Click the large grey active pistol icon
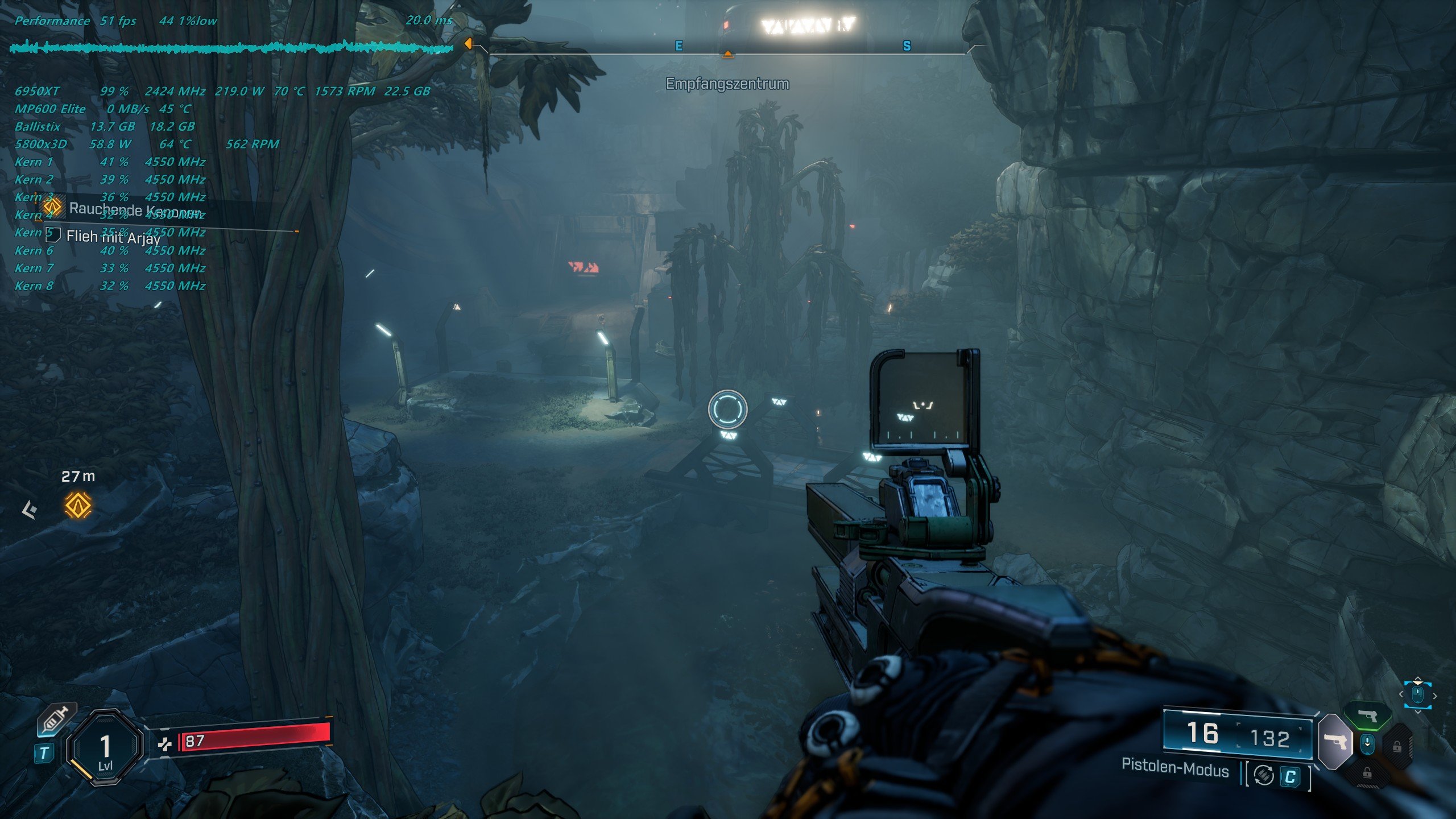The height and width of the screenshot is (819, 1456). 1334,742
